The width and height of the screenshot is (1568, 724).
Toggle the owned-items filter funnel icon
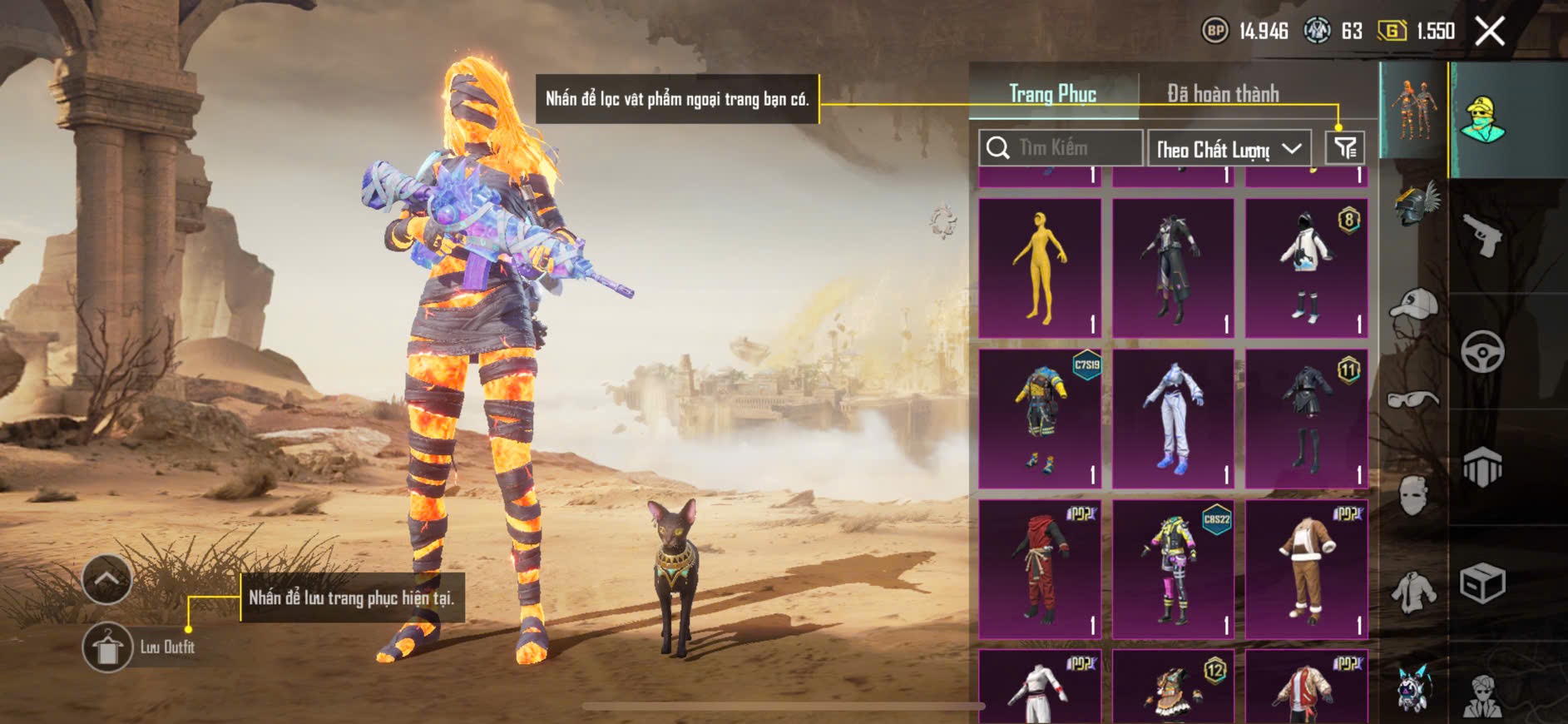[x=1344, y=148]
